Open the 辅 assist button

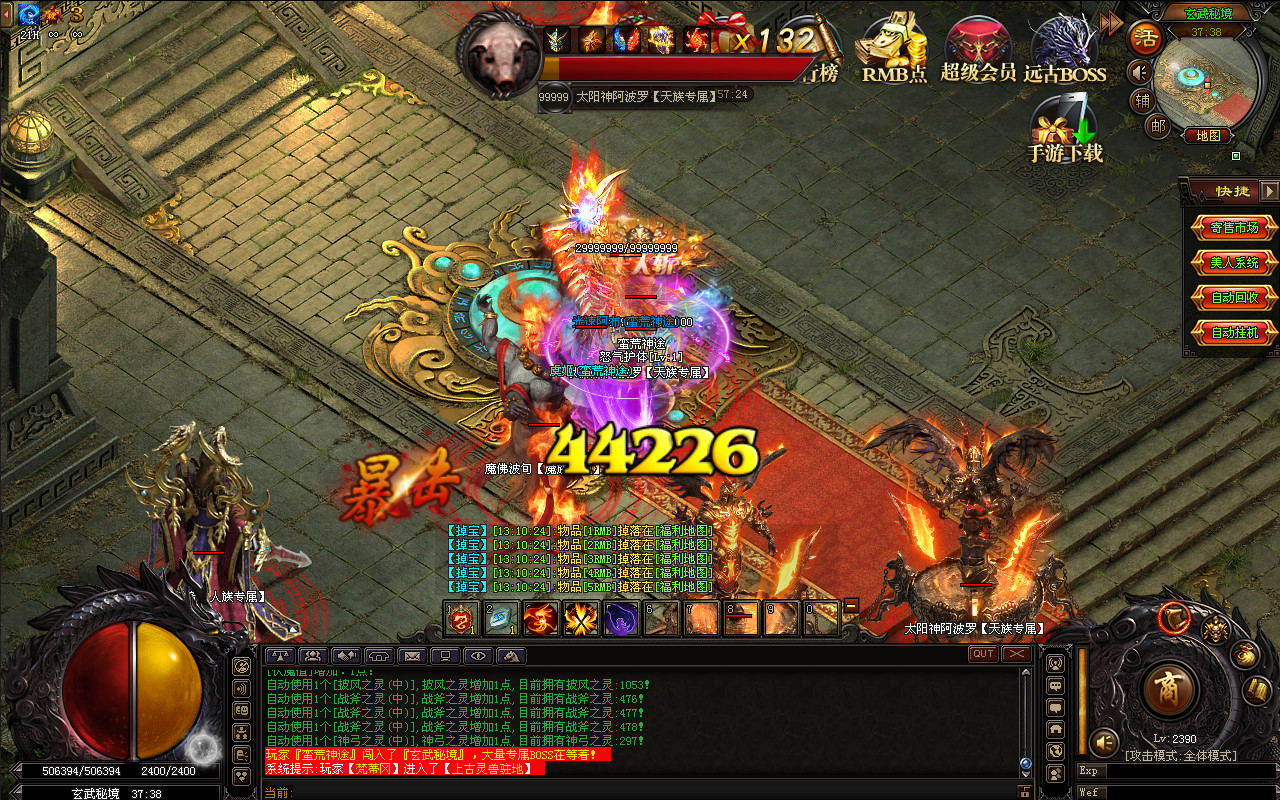1142,100
